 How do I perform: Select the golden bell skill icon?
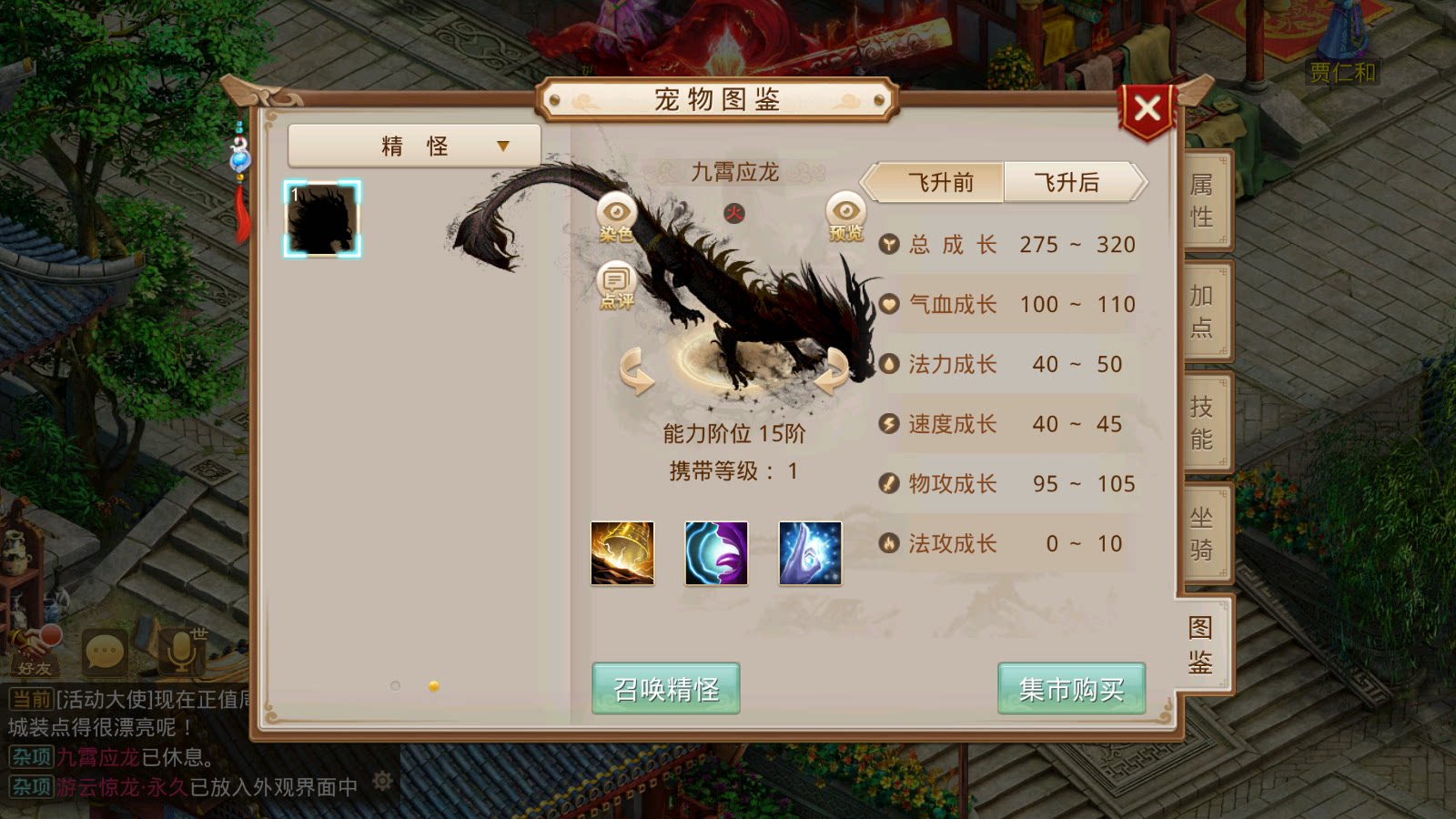[623, 553]
